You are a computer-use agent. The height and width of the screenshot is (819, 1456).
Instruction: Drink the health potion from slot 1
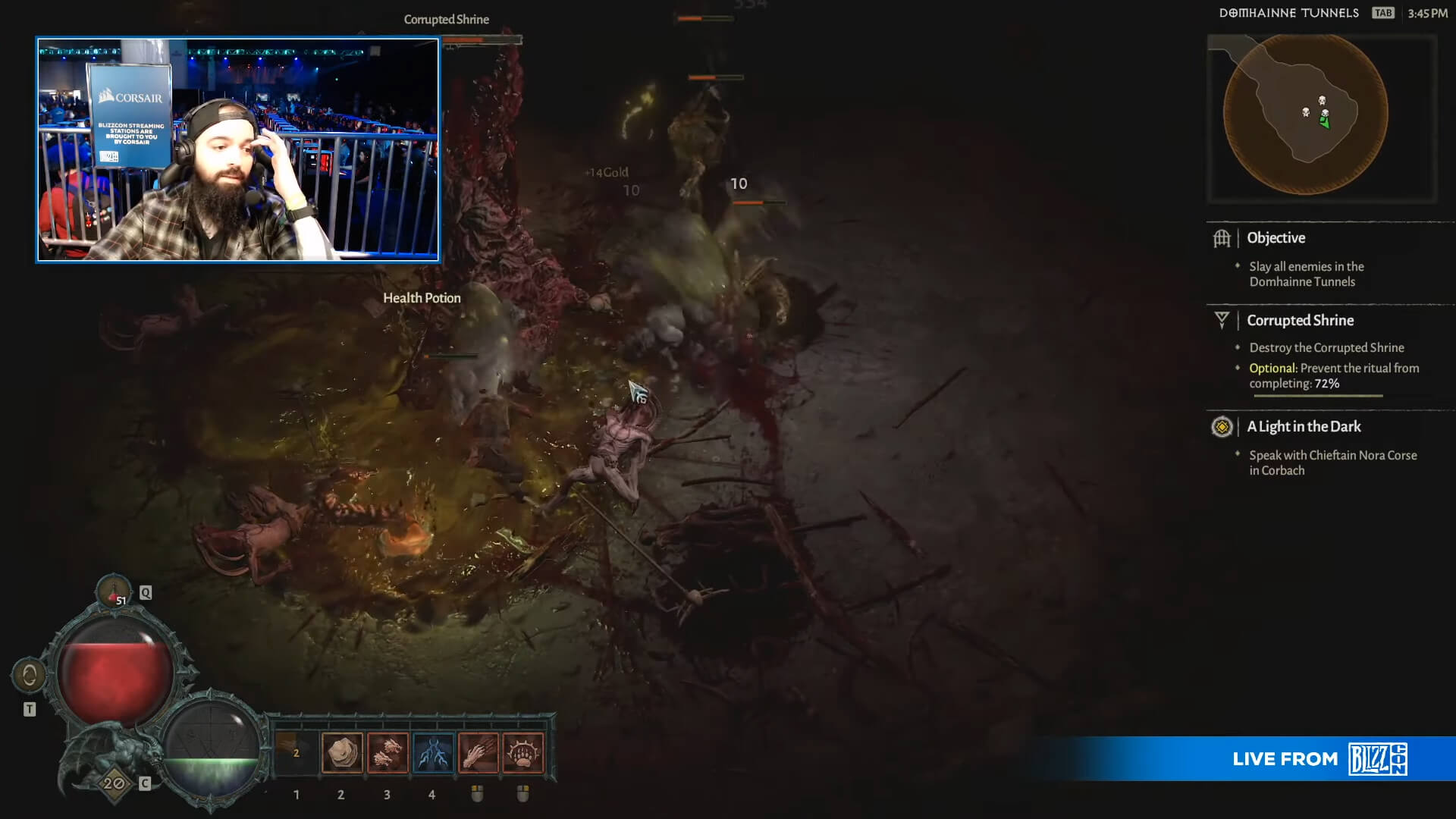(296, 752)
